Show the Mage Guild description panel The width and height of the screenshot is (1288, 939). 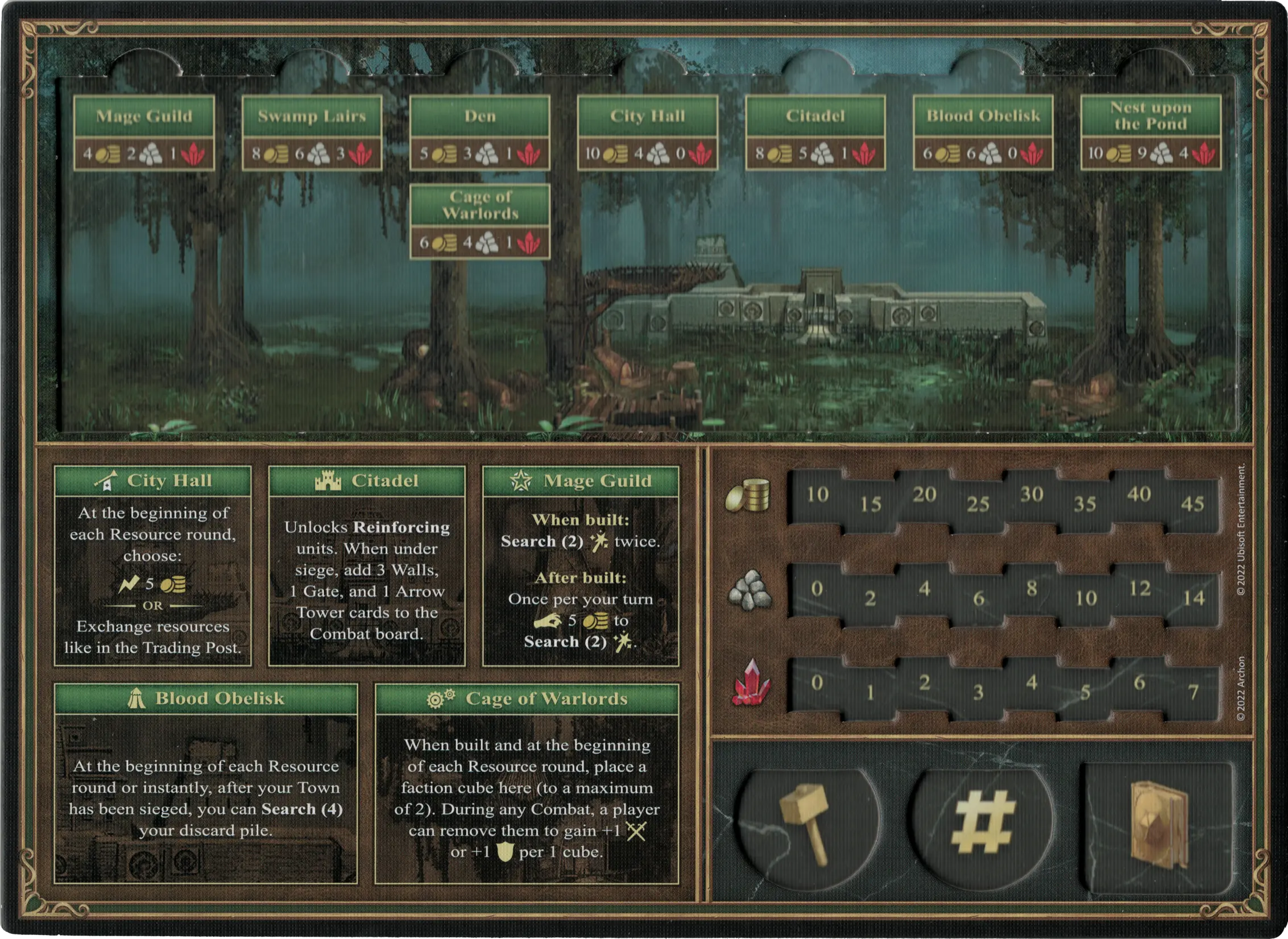coord(581,565)
